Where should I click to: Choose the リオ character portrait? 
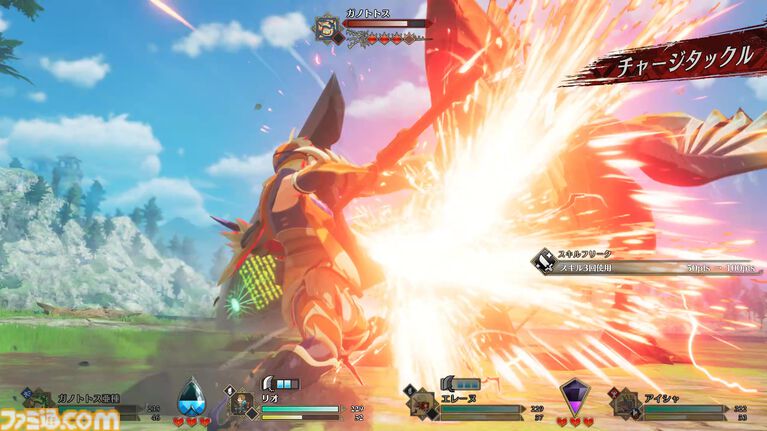click(x=242, y=402)
